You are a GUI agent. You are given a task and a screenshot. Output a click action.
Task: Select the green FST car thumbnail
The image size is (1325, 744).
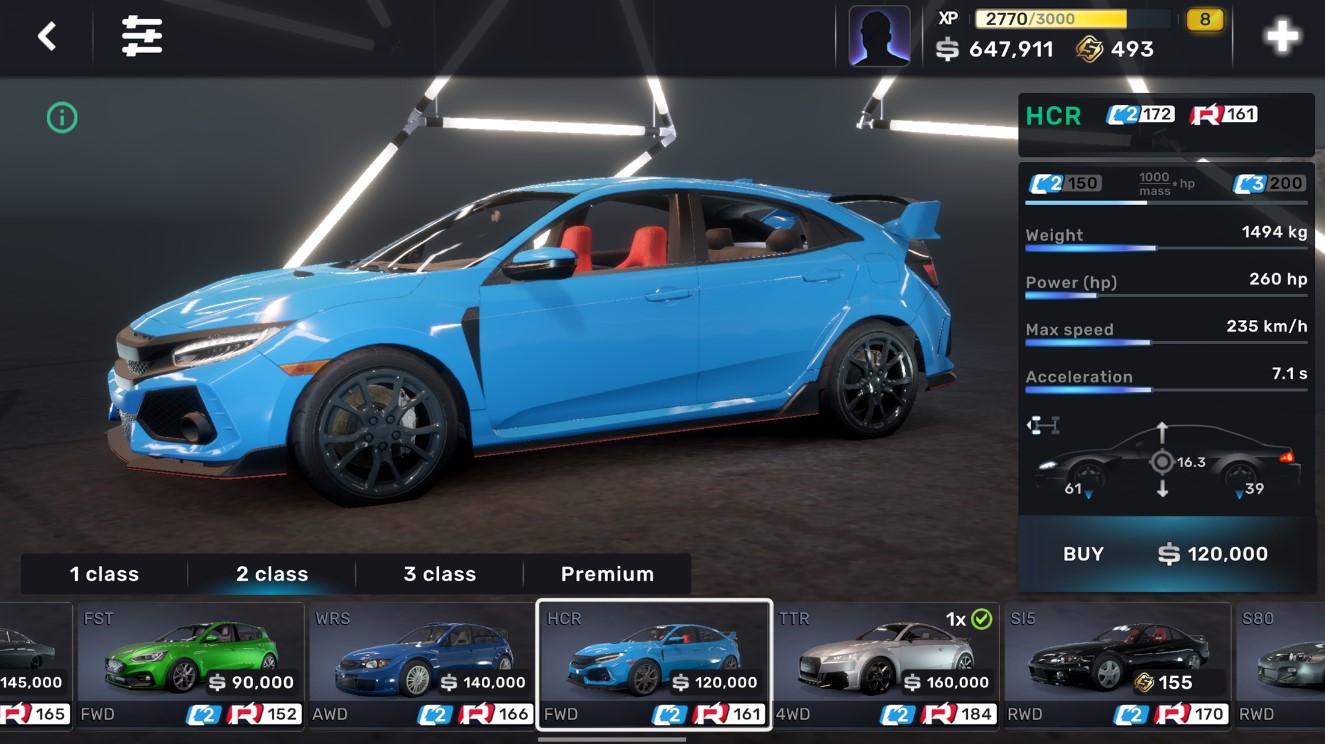192,660
